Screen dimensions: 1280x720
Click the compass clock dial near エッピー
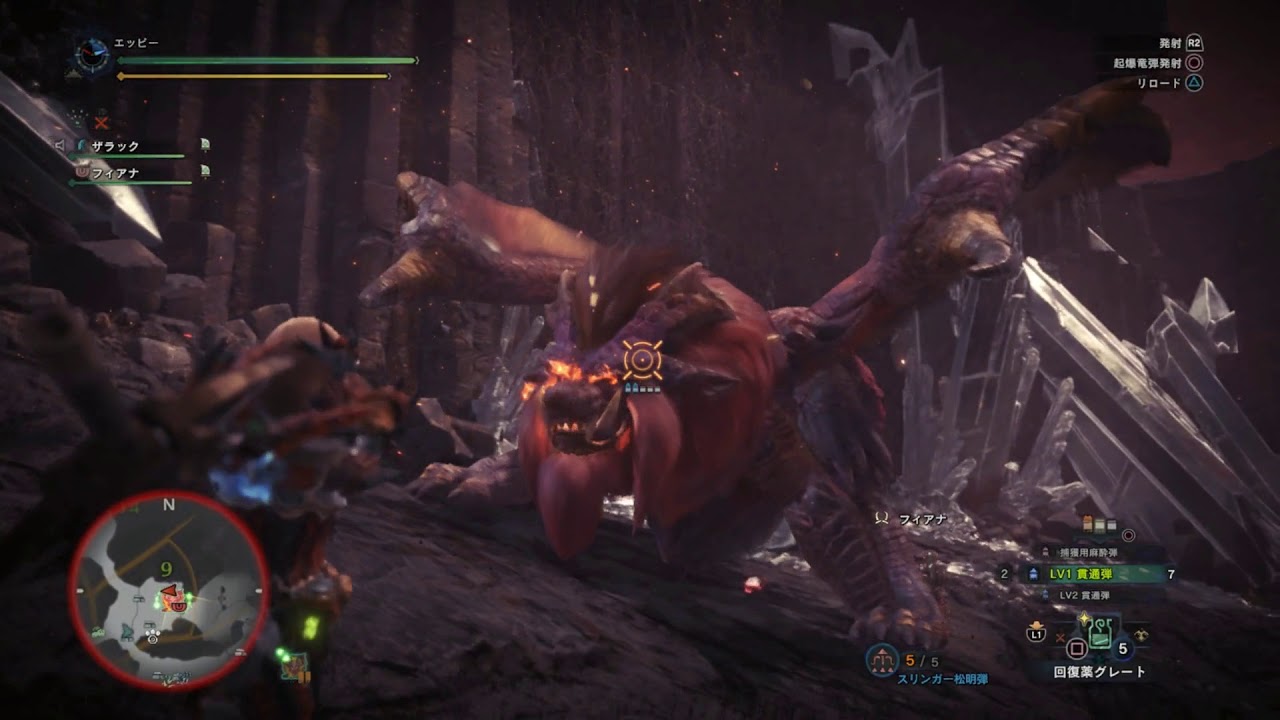pos(92,55)
